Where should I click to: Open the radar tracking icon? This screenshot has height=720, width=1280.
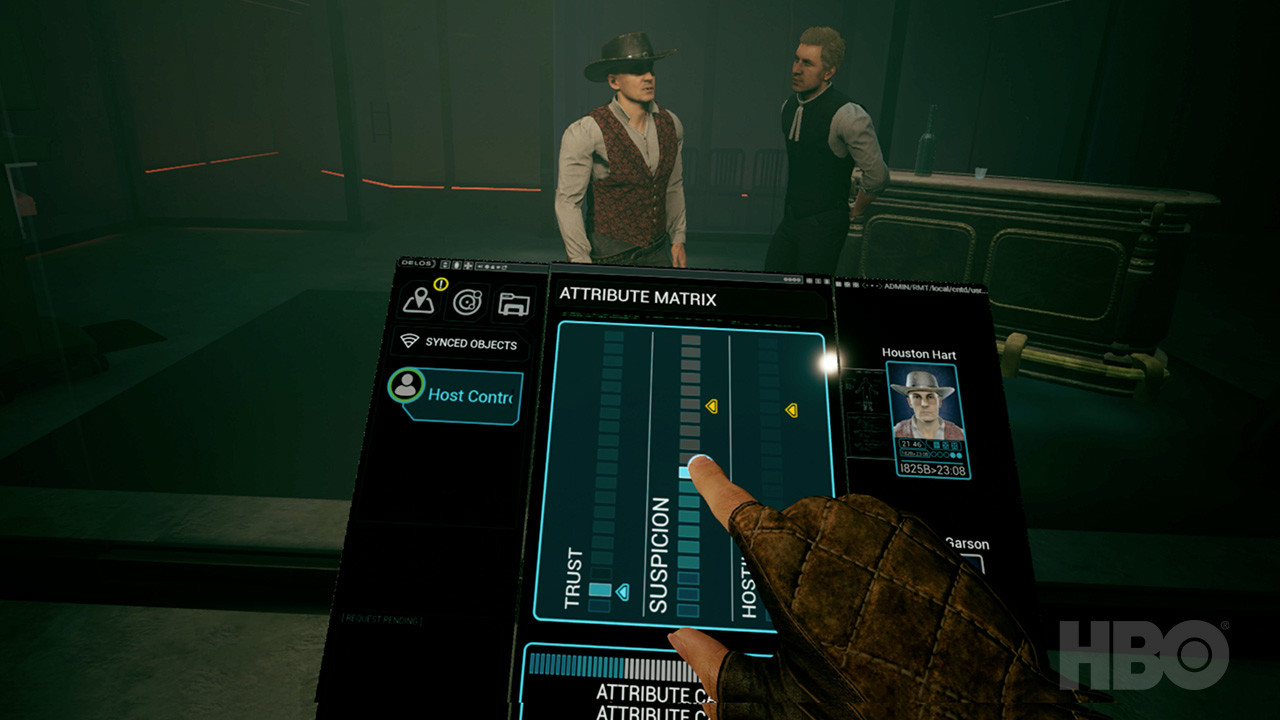click(467, 302)
